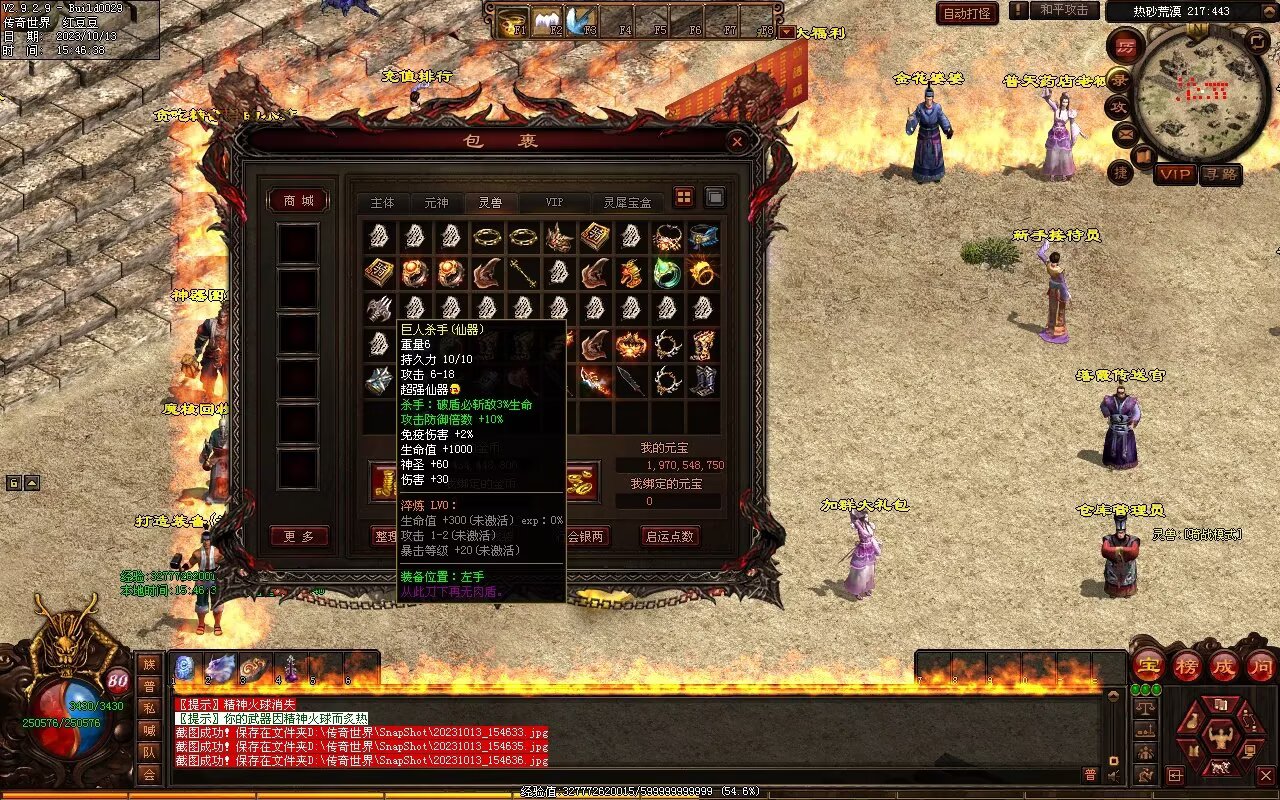Open the 宝 round menu button
The image size is (1280, 800).
tap(1148, 665)
